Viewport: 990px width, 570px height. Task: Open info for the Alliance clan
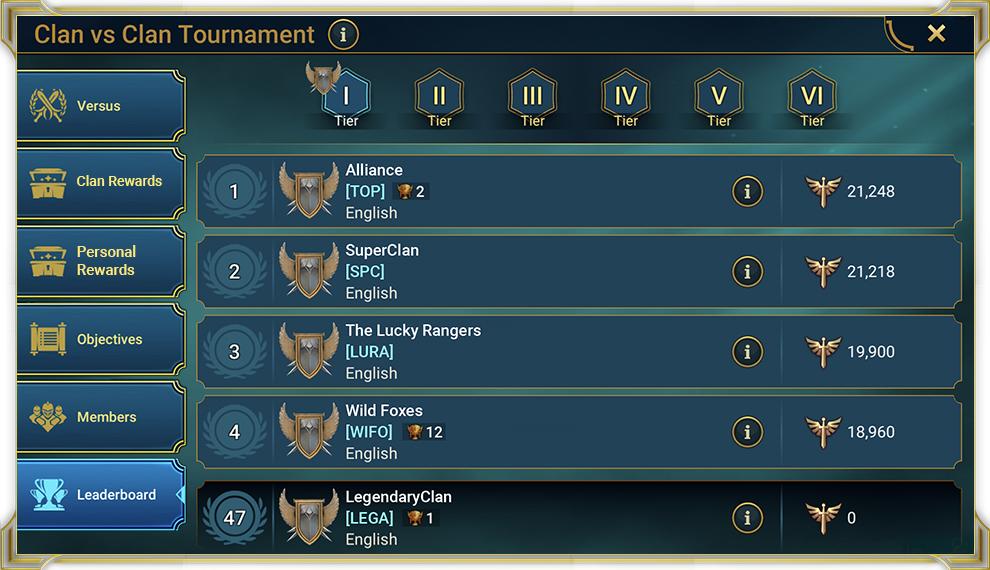[747, 191]
